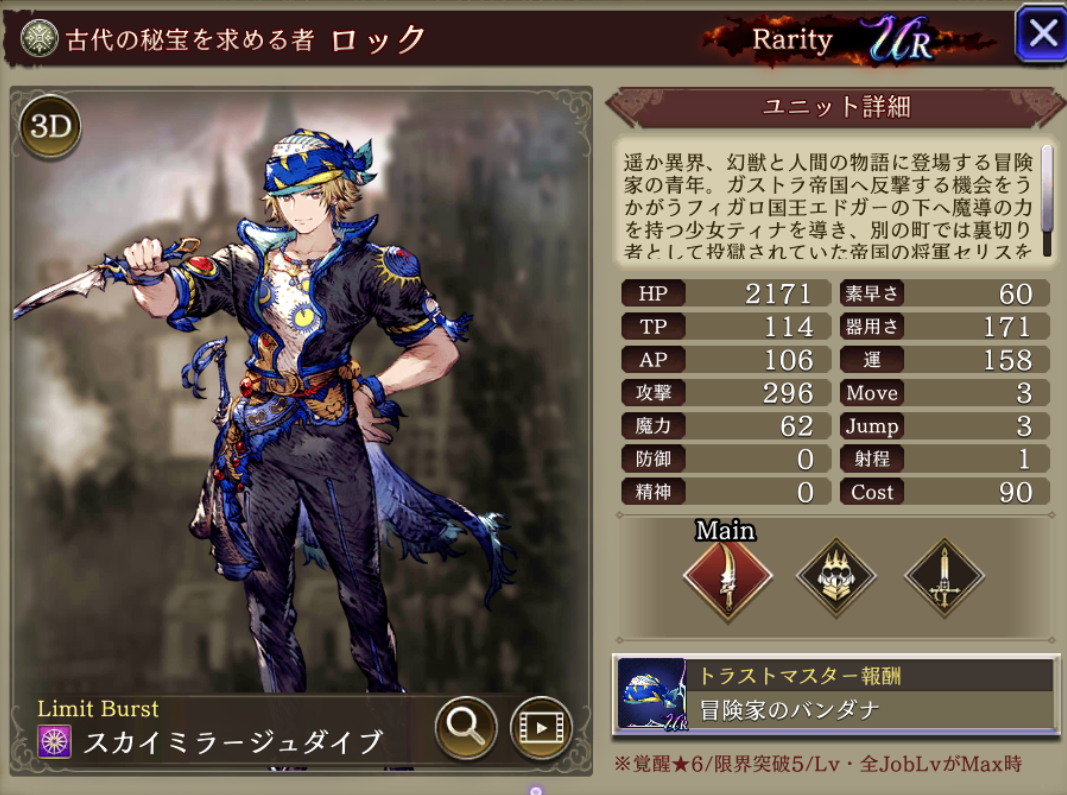Viewport: 1067px width, 795px height.
Task: Open the Trust Master reward bandana
Action: pos(835,694)
